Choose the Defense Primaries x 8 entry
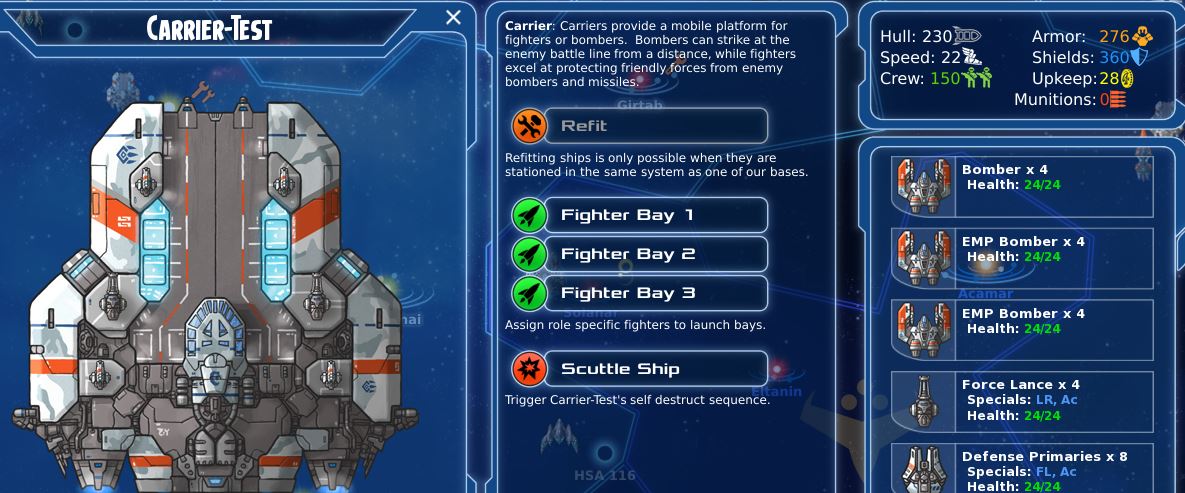This screenshot has height=493, width=1185. pos(1022,468)
